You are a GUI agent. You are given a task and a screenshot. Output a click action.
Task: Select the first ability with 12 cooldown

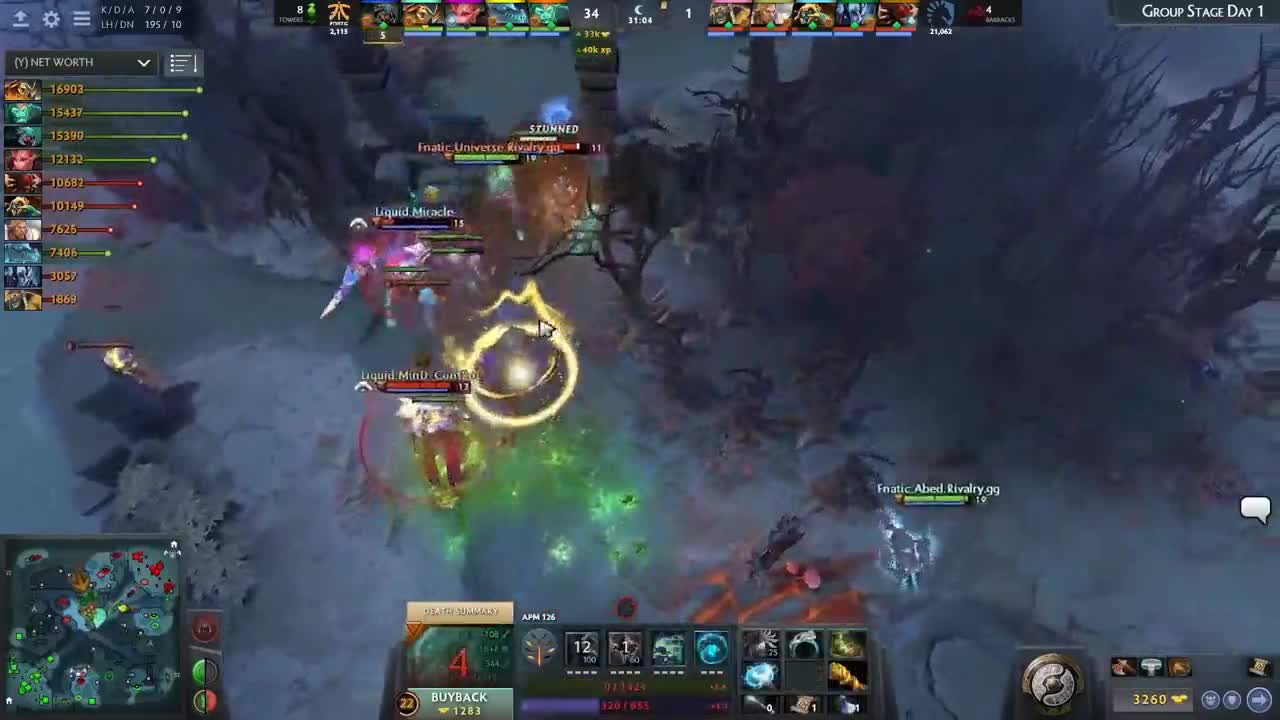(583, 648)
